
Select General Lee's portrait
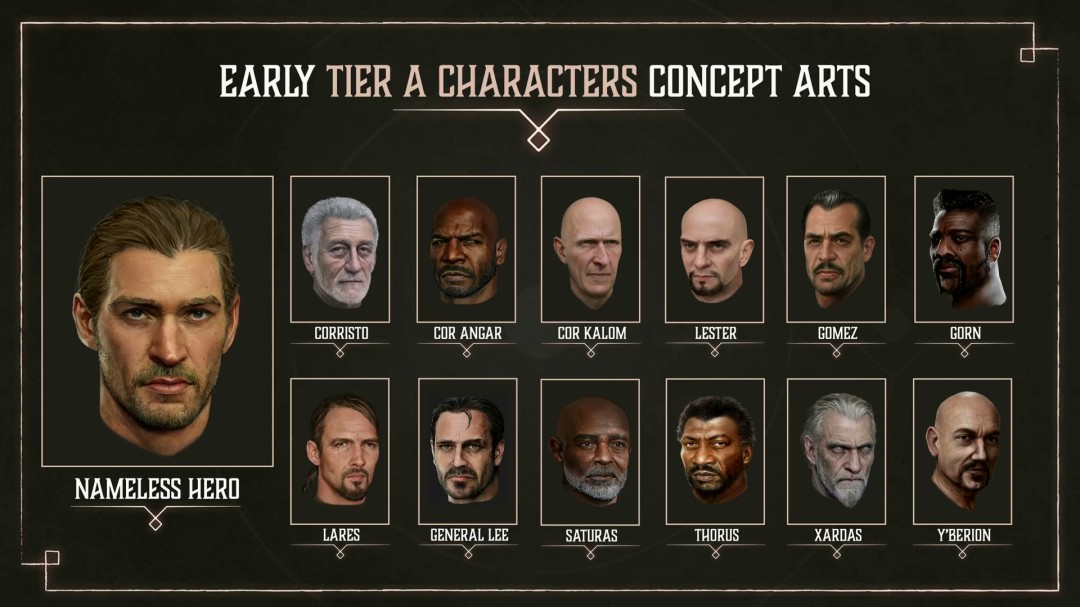click(468, 451)
